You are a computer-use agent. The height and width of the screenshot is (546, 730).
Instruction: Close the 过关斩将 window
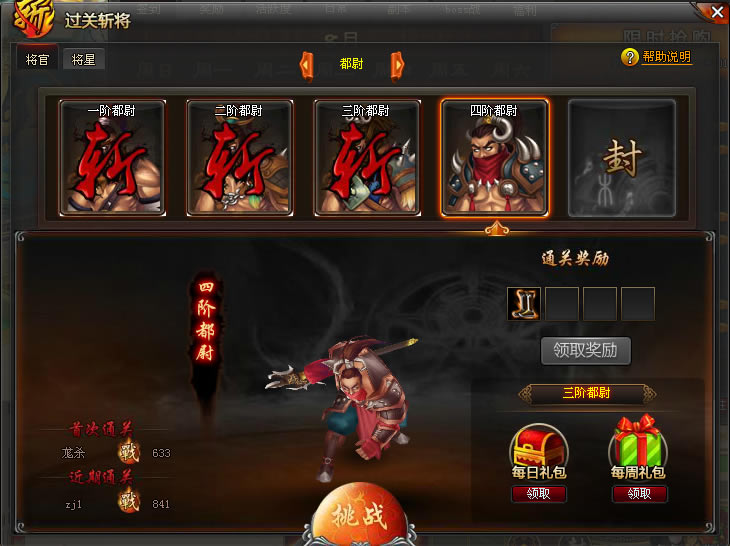point(717,11)
